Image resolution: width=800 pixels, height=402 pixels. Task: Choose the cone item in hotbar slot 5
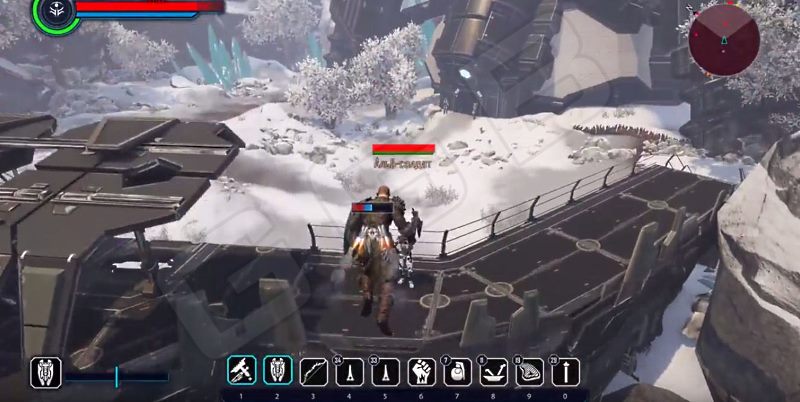(x=386, y=372)
